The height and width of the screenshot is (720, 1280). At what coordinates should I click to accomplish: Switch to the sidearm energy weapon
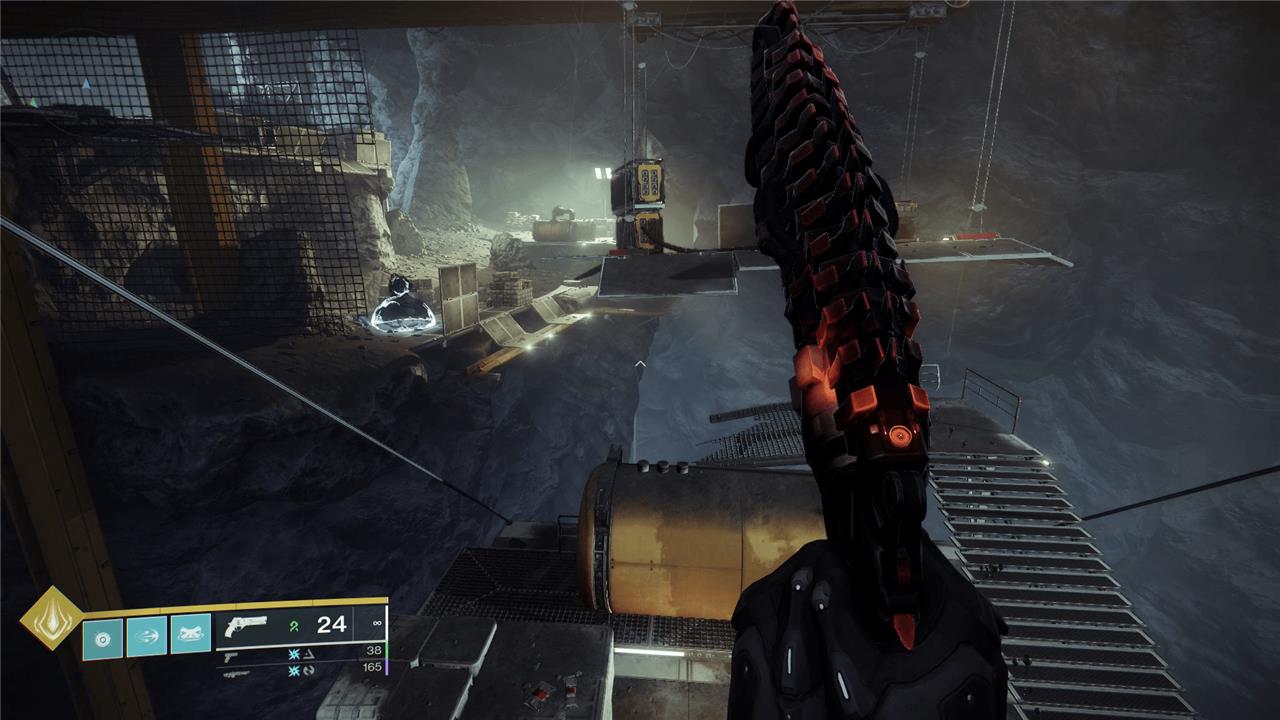coord(231,655)
